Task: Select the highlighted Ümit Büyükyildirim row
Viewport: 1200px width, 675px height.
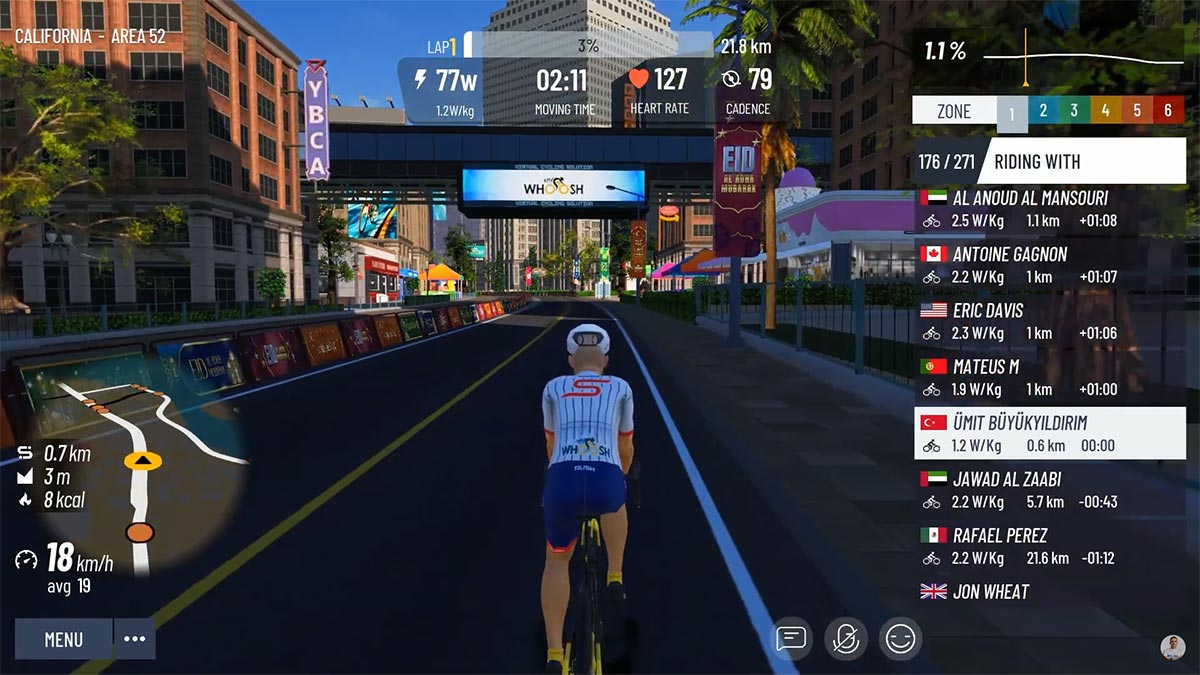Action: [x=1050, y=433]
